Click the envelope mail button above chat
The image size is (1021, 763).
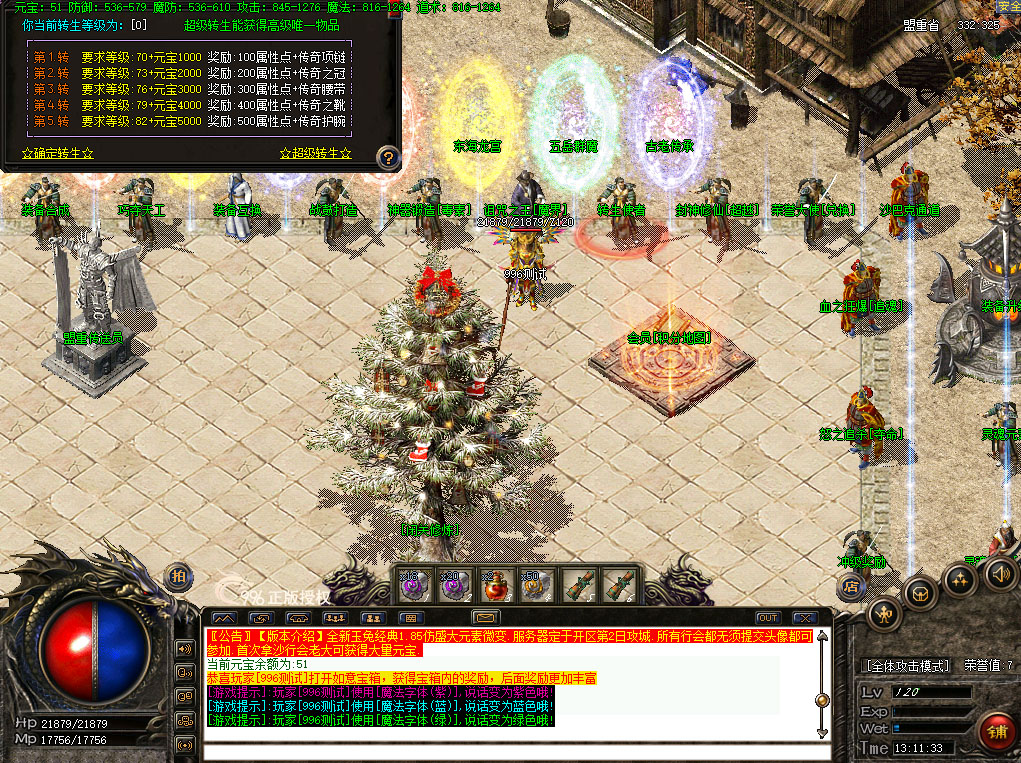coord(487,618)
